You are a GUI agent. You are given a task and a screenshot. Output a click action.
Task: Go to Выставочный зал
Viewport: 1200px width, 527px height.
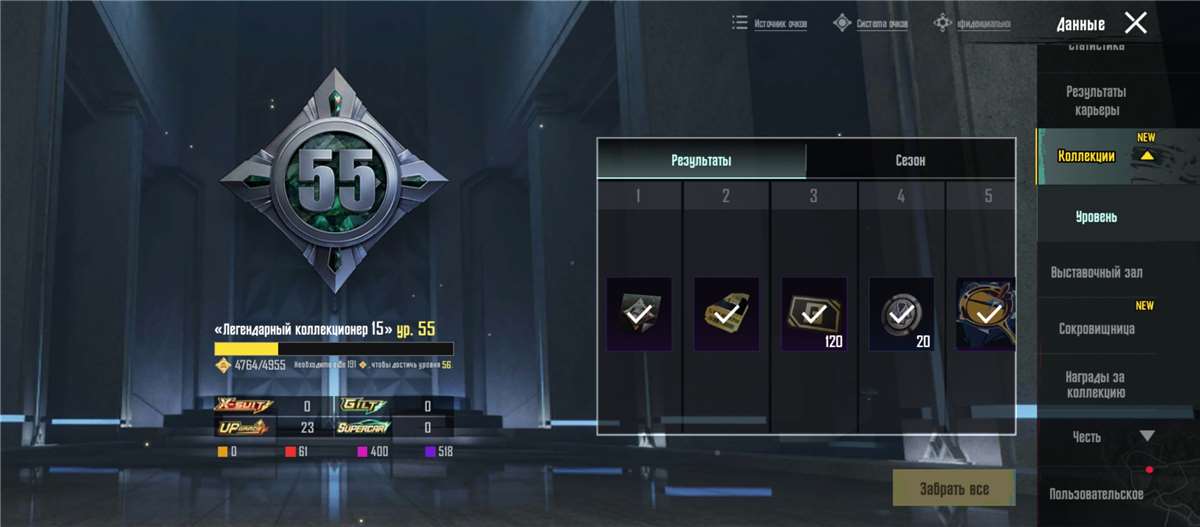[1096, 272]
